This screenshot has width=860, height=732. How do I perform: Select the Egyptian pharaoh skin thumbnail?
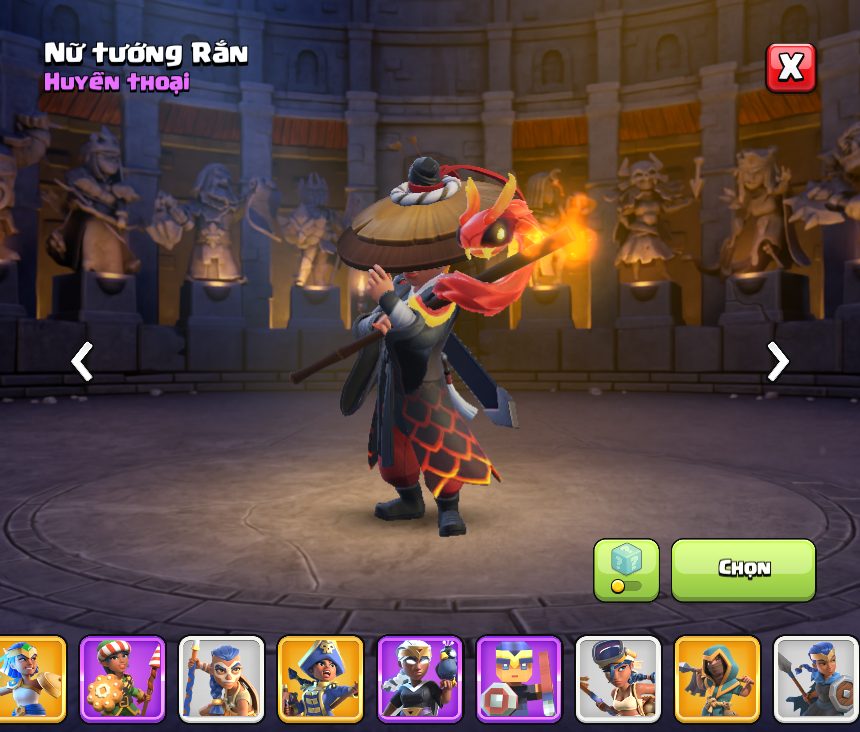[x=30, y=679]
